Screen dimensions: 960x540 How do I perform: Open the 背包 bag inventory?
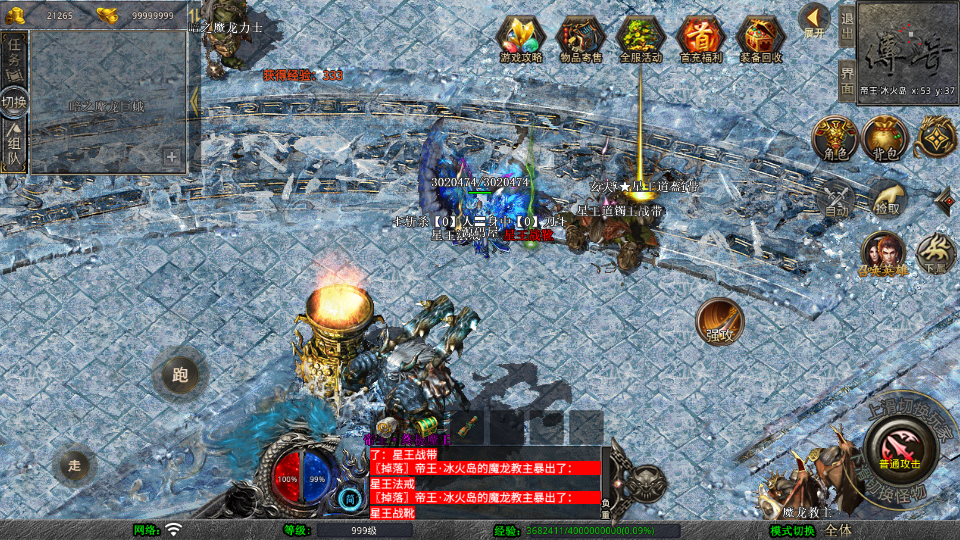pos(885,139)
